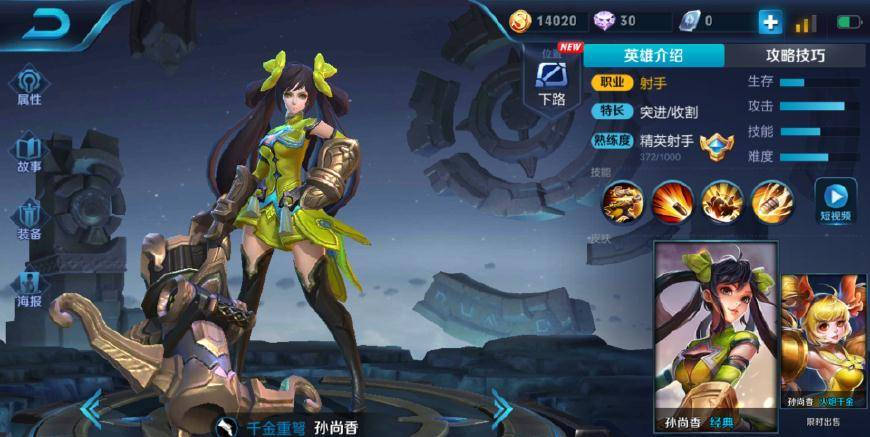Open the 海报 (Poster) view
The image size is (870, 437).
click(29, 288)
